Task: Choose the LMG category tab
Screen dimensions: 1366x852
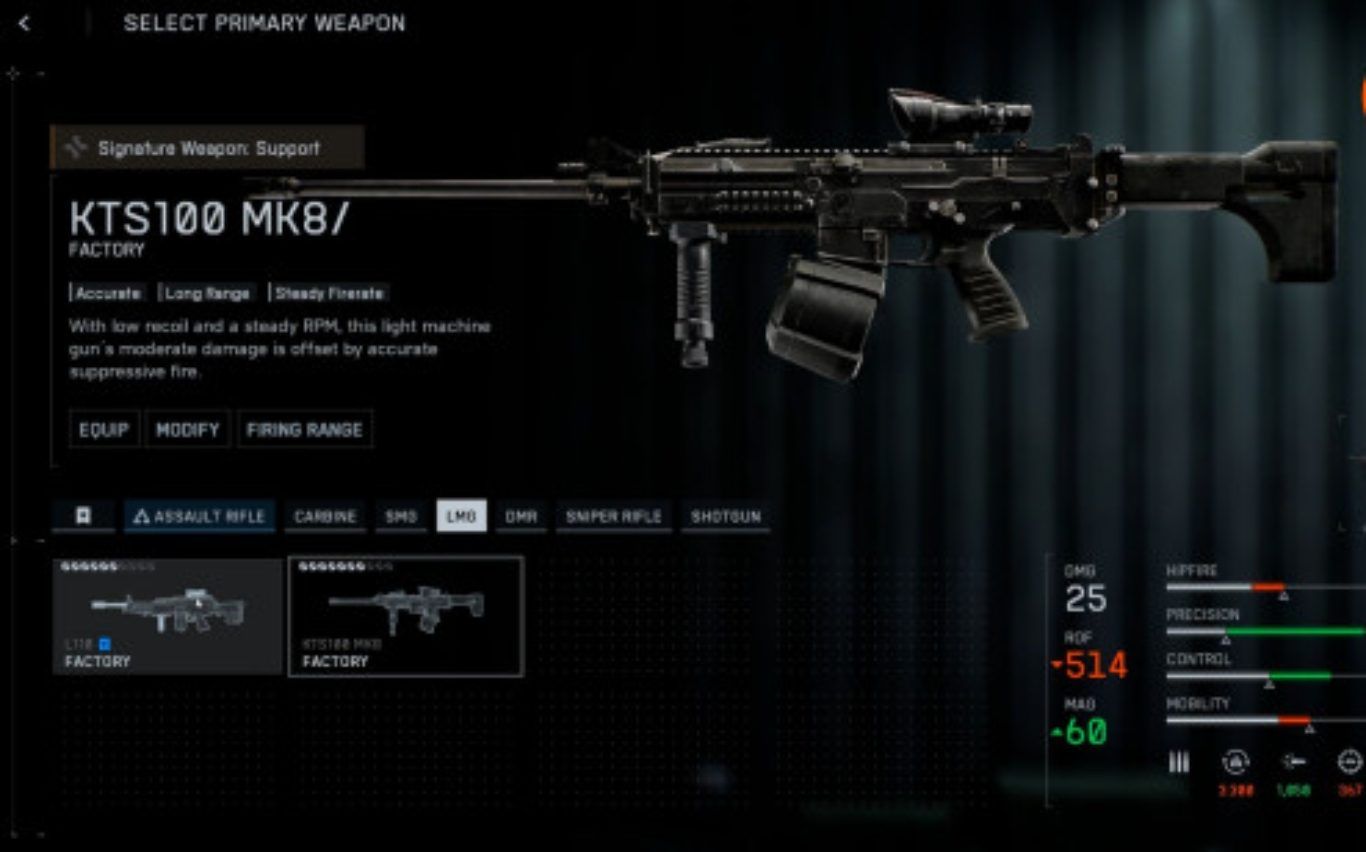Action: pos(461,516)
